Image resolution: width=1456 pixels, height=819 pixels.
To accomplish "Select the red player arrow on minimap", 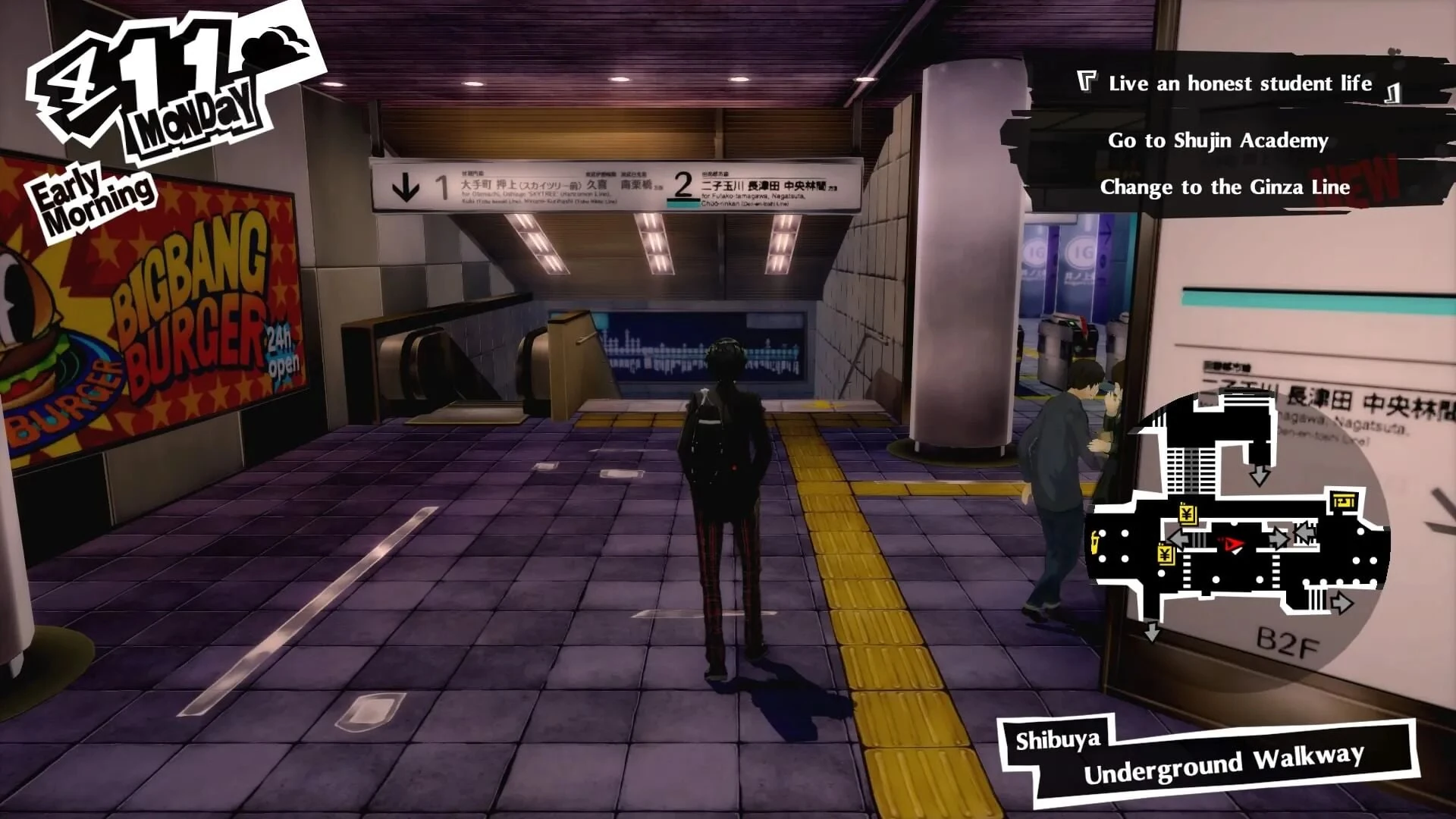I will coord(1231,544).
